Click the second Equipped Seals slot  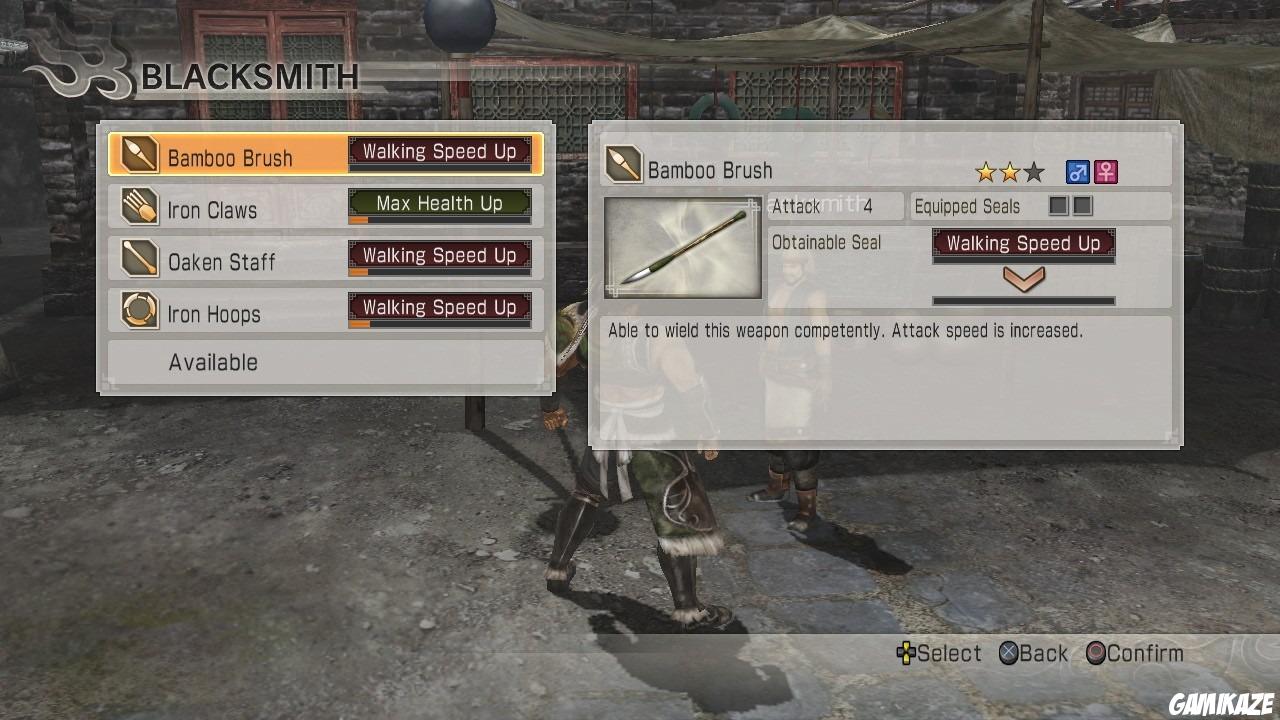(x=1083, y=206)
